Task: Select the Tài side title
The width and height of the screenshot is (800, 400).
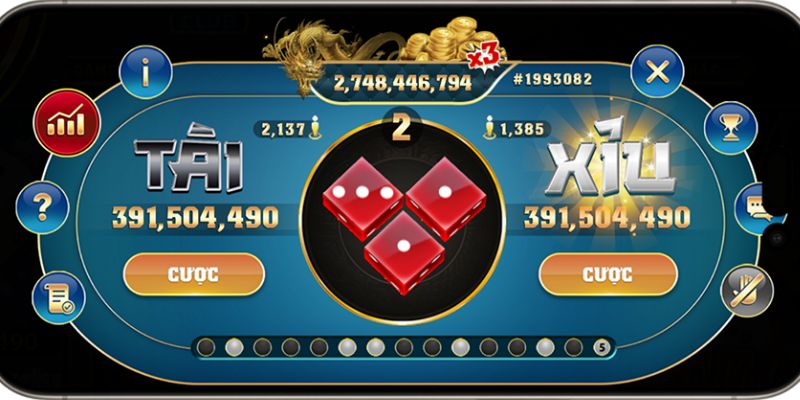Action: point(190,169)
